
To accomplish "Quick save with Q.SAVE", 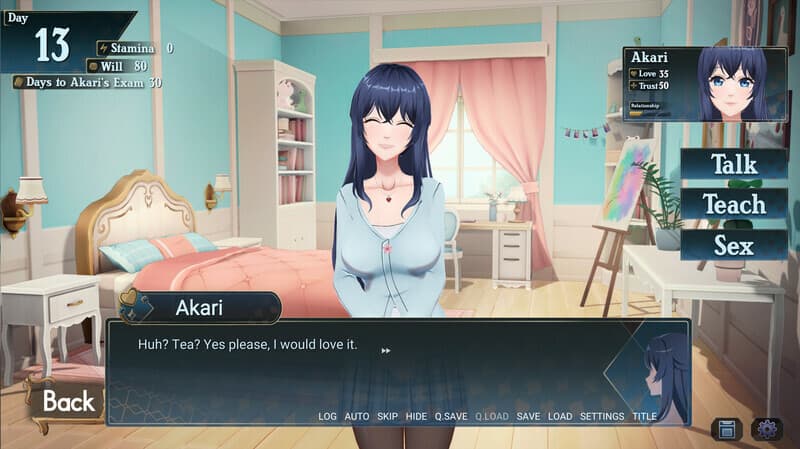I will point(451,416).
